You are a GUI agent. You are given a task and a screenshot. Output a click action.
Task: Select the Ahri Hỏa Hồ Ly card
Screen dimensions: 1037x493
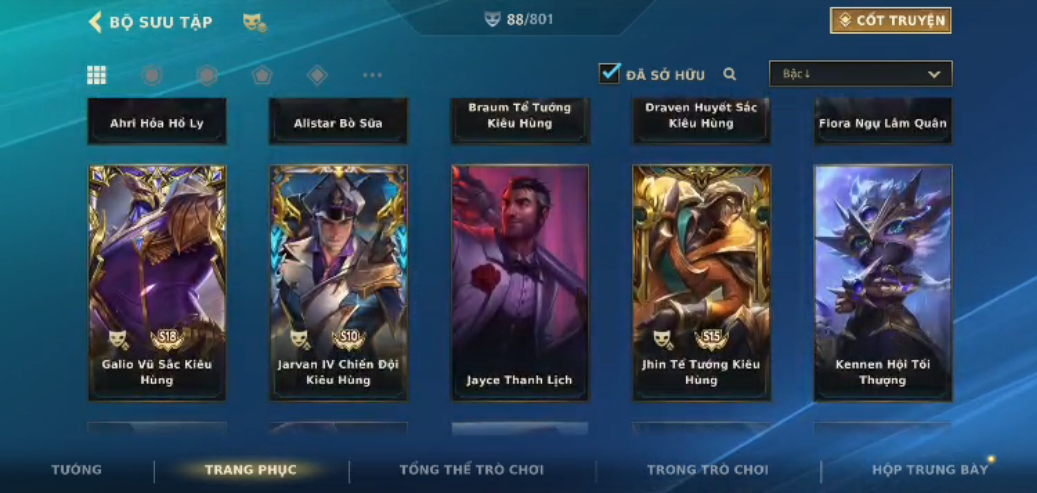[157, 122]
